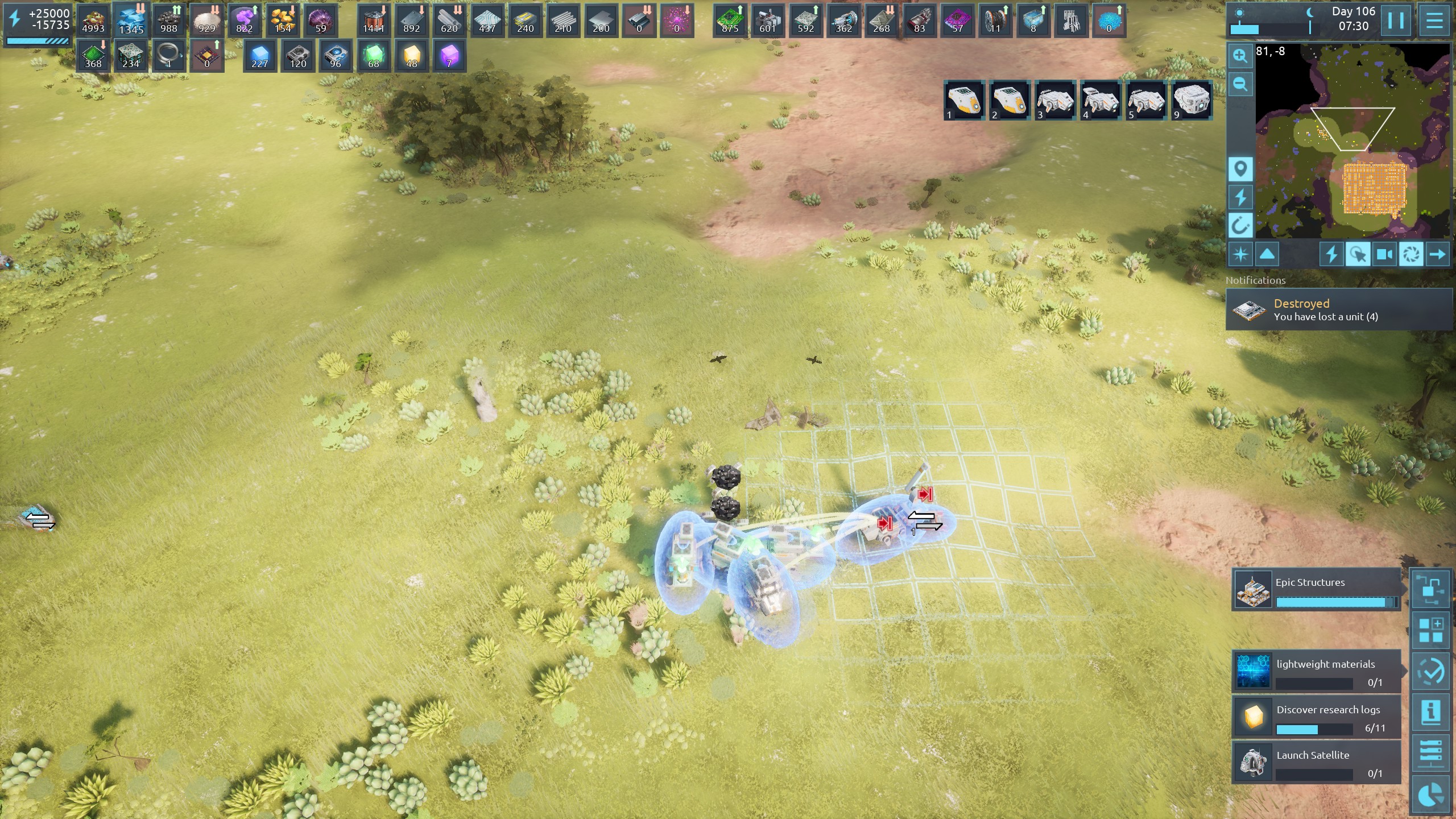This screenshot has height=819, width=1456.
Task: Click the right arrow below the minimap
Action: (1437, 254)
